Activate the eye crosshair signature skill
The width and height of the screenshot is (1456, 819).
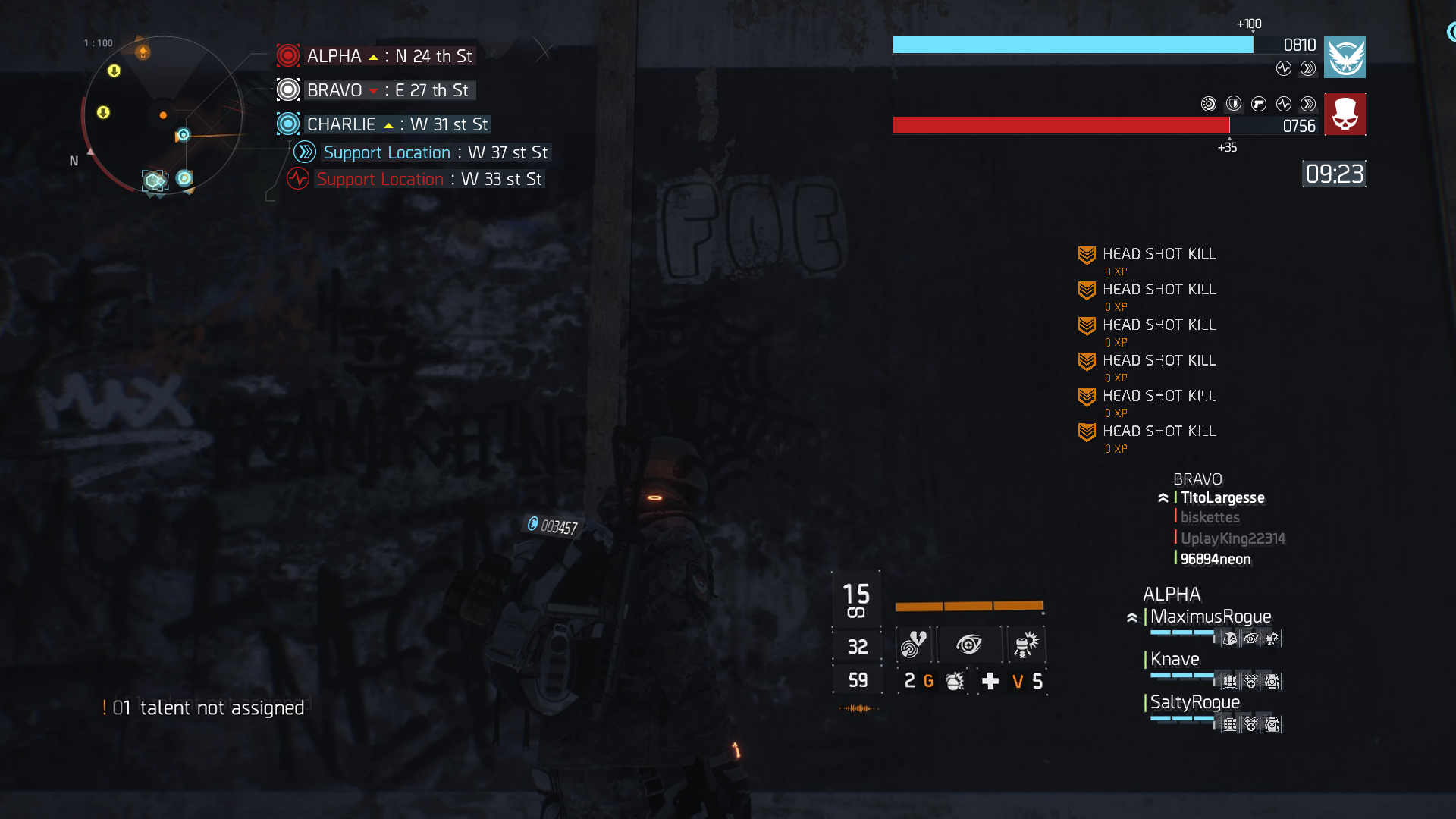pos(969,645)
